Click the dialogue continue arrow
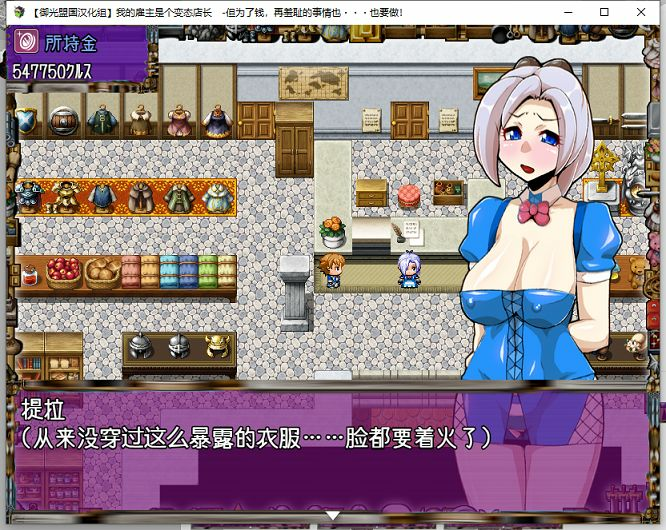The width and height of the screenshot is (666, 530). coord(333,516)
